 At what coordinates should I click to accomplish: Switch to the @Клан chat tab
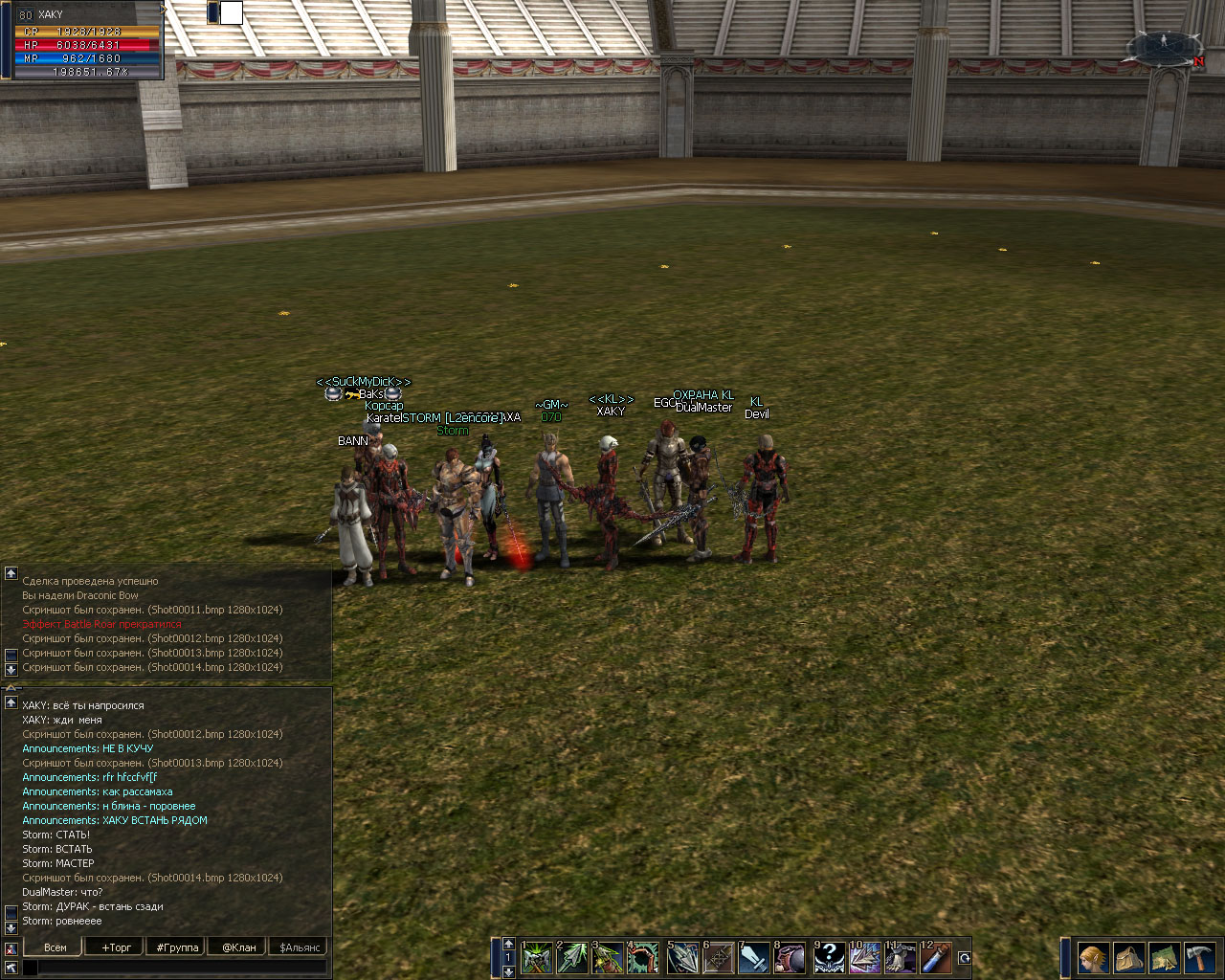coord(239,947)
